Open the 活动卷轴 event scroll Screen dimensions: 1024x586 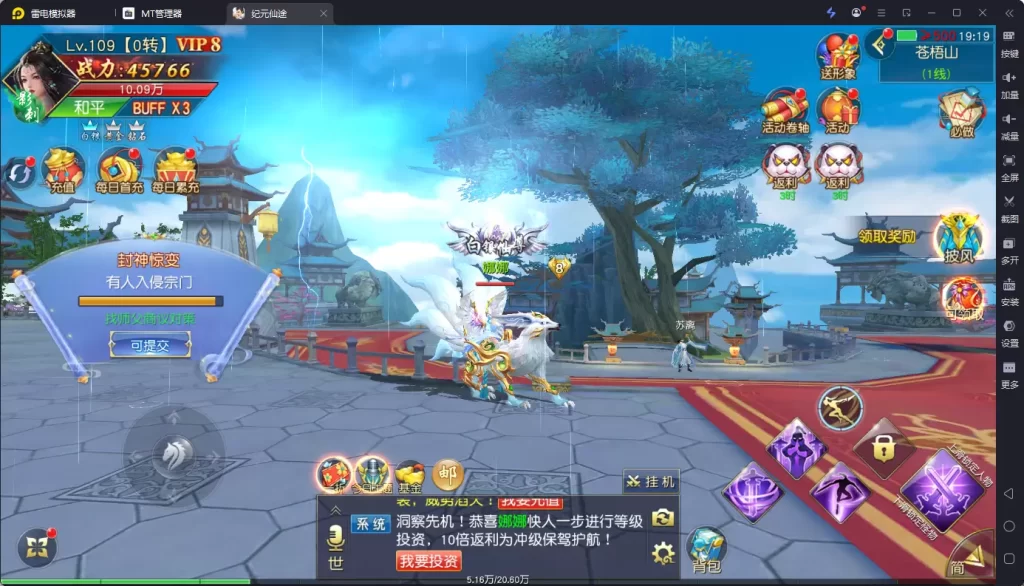(785, 109)
